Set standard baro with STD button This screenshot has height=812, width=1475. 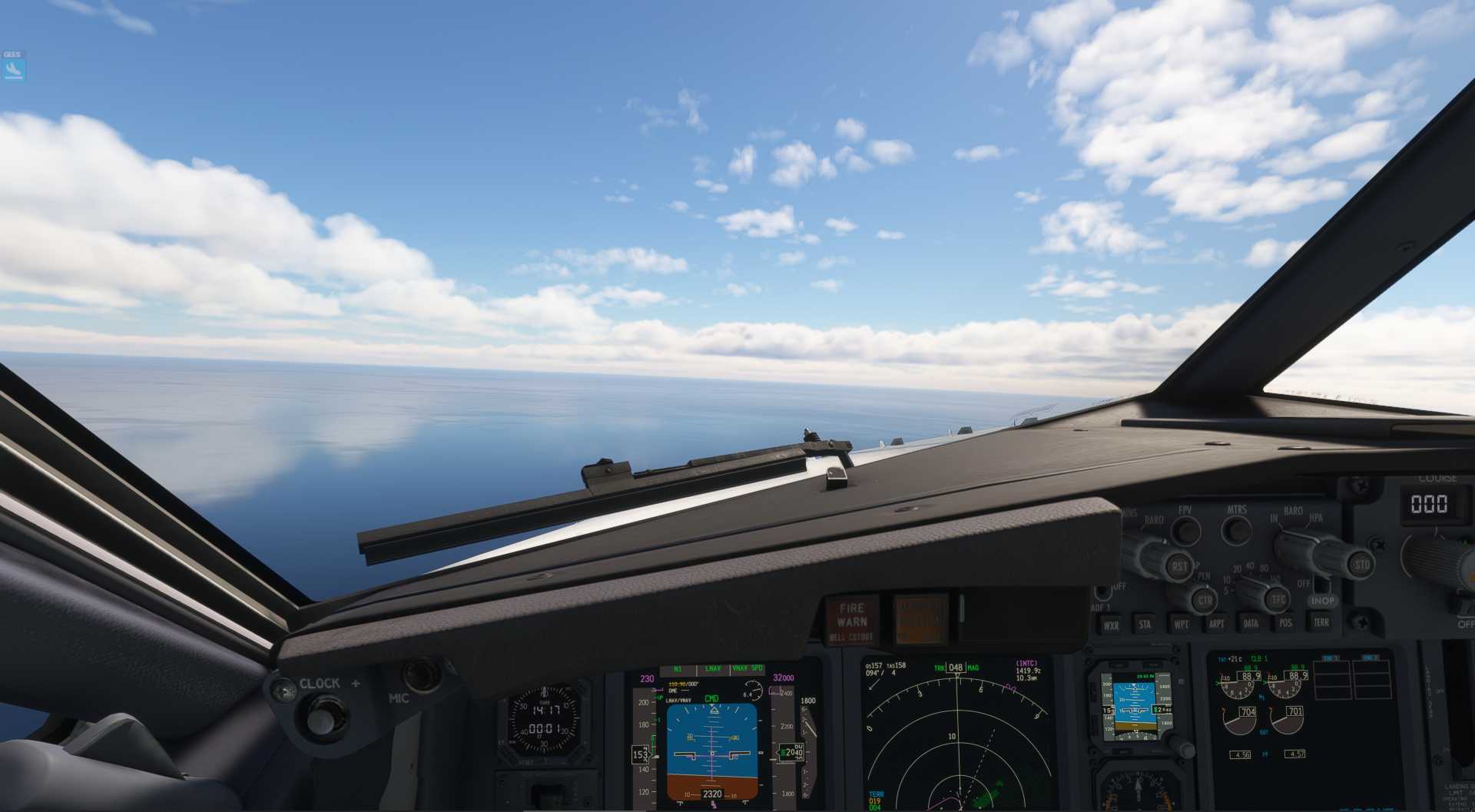tap(1361, 565)
